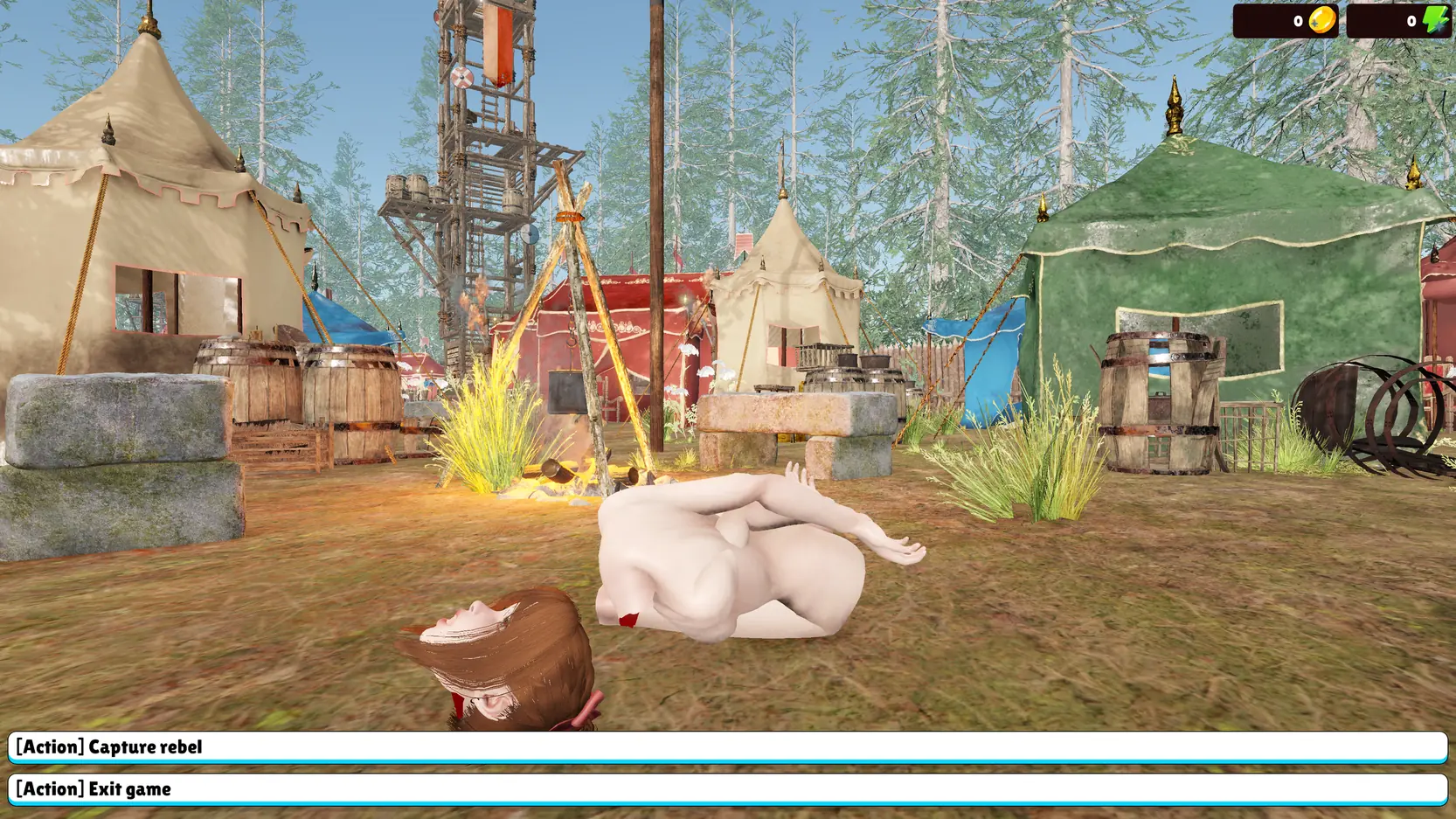The height and width of the screenshot is (819, 1456).
Task: Choose the Capture rebel action
Action: point(727,747)
